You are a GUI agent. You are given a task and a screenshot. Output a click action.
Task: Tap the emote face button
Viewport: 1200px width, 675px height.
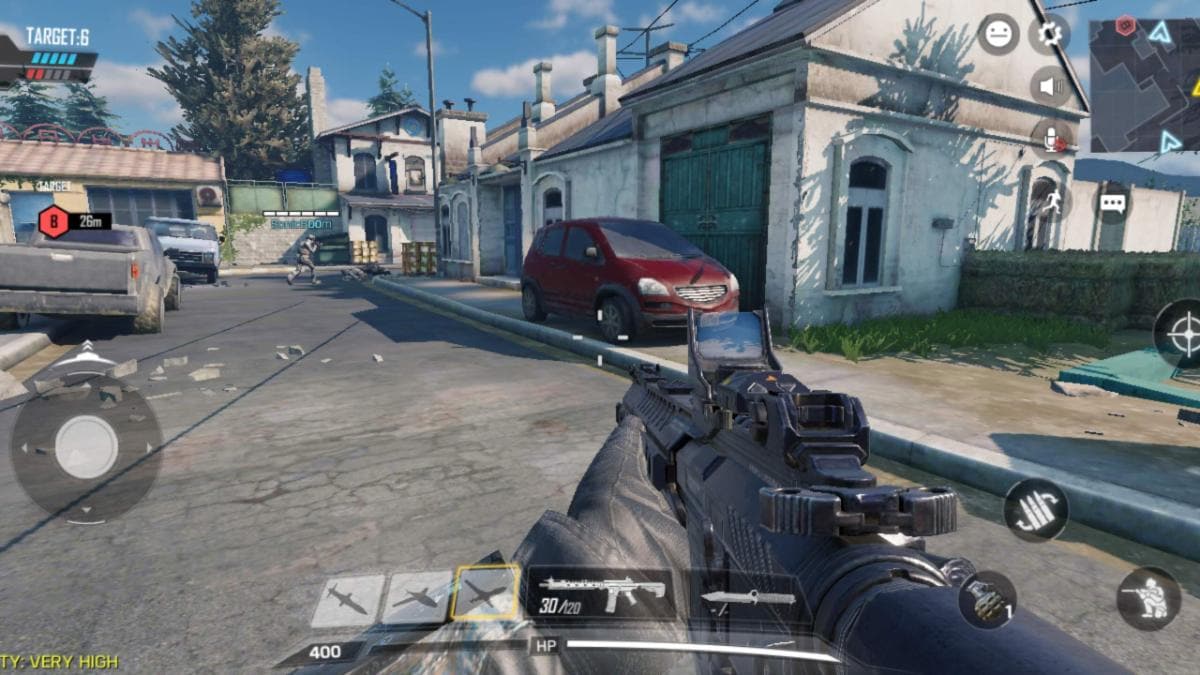(998, 35)
